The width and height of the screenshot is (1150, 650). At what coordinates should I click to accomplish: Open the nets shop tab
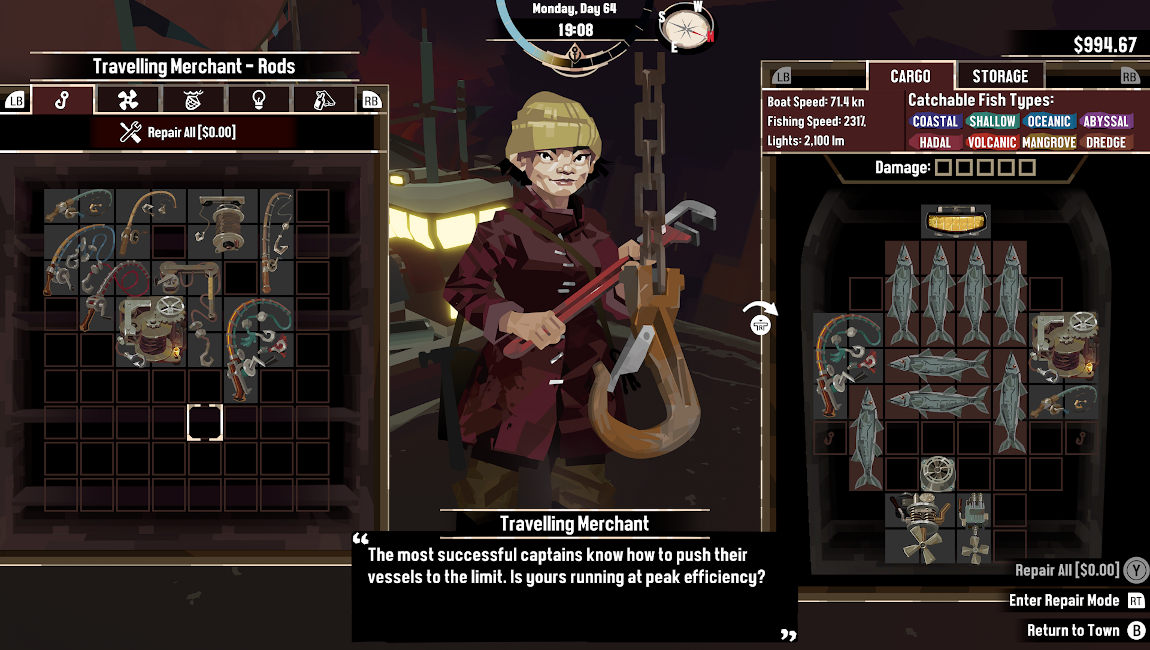(x=193, y=100)
